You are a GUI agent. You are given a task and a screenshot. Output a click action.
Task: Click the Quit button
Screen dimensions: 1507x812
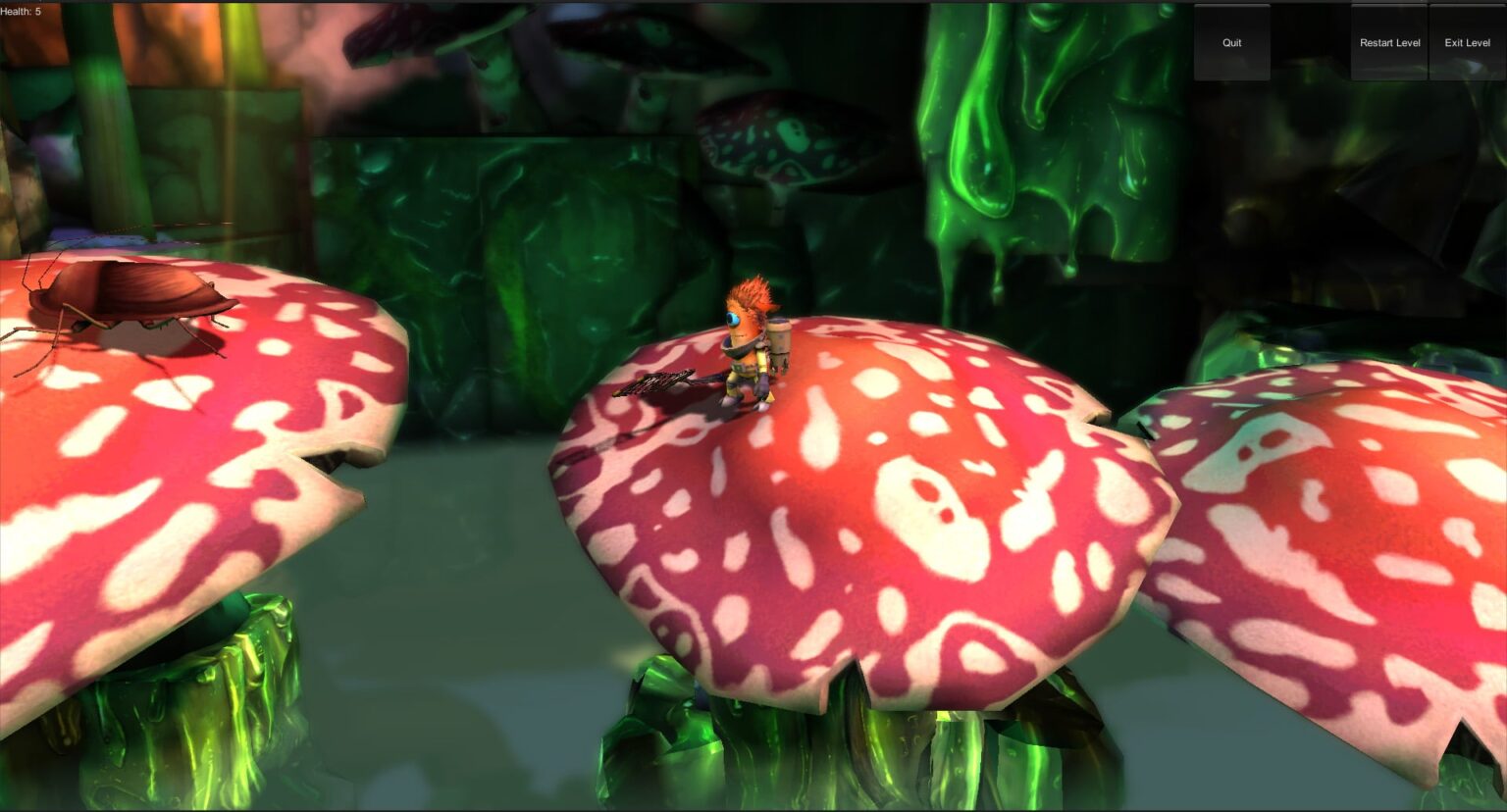[x=1231, y=43]
